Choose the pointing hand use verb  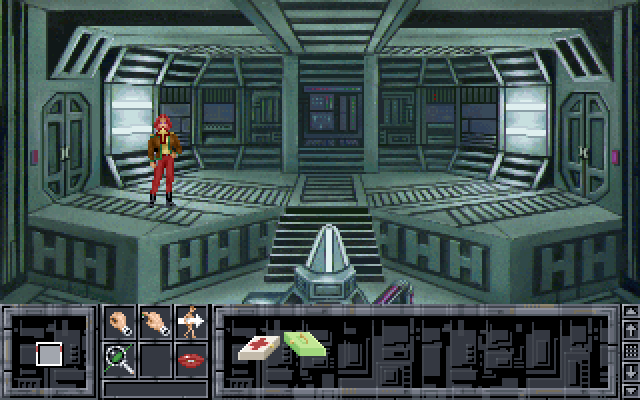pos(156,323)
